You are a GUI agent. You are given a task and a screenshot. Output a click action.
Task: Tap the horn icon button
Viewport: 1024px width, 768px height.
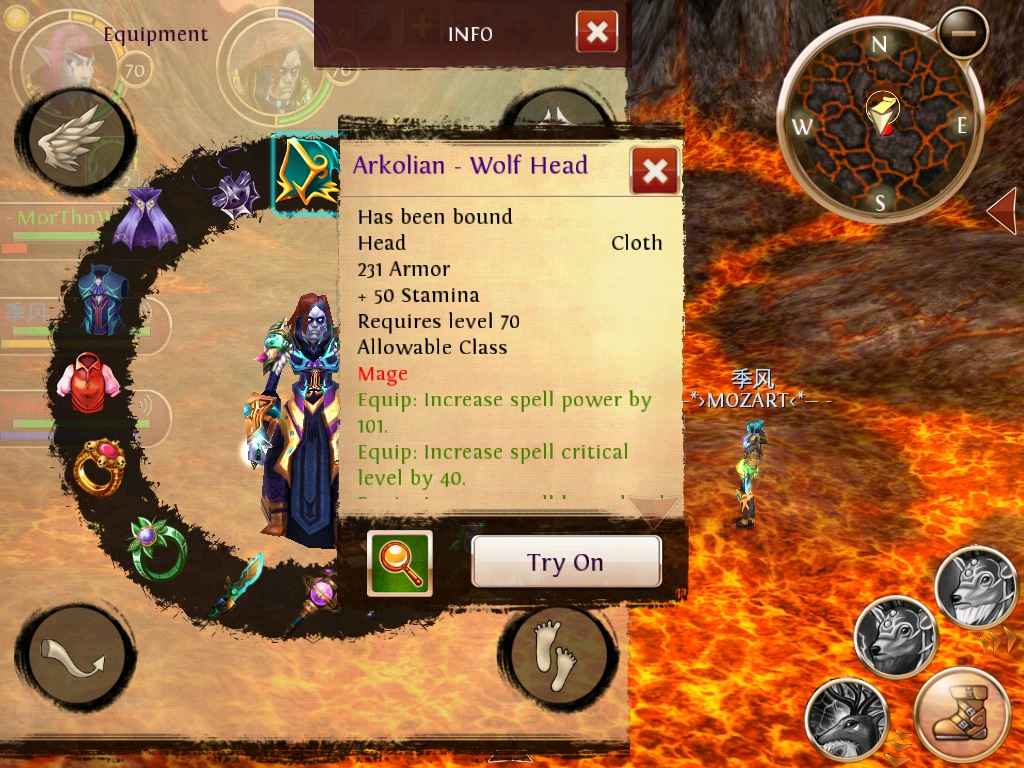coord(75,659)
